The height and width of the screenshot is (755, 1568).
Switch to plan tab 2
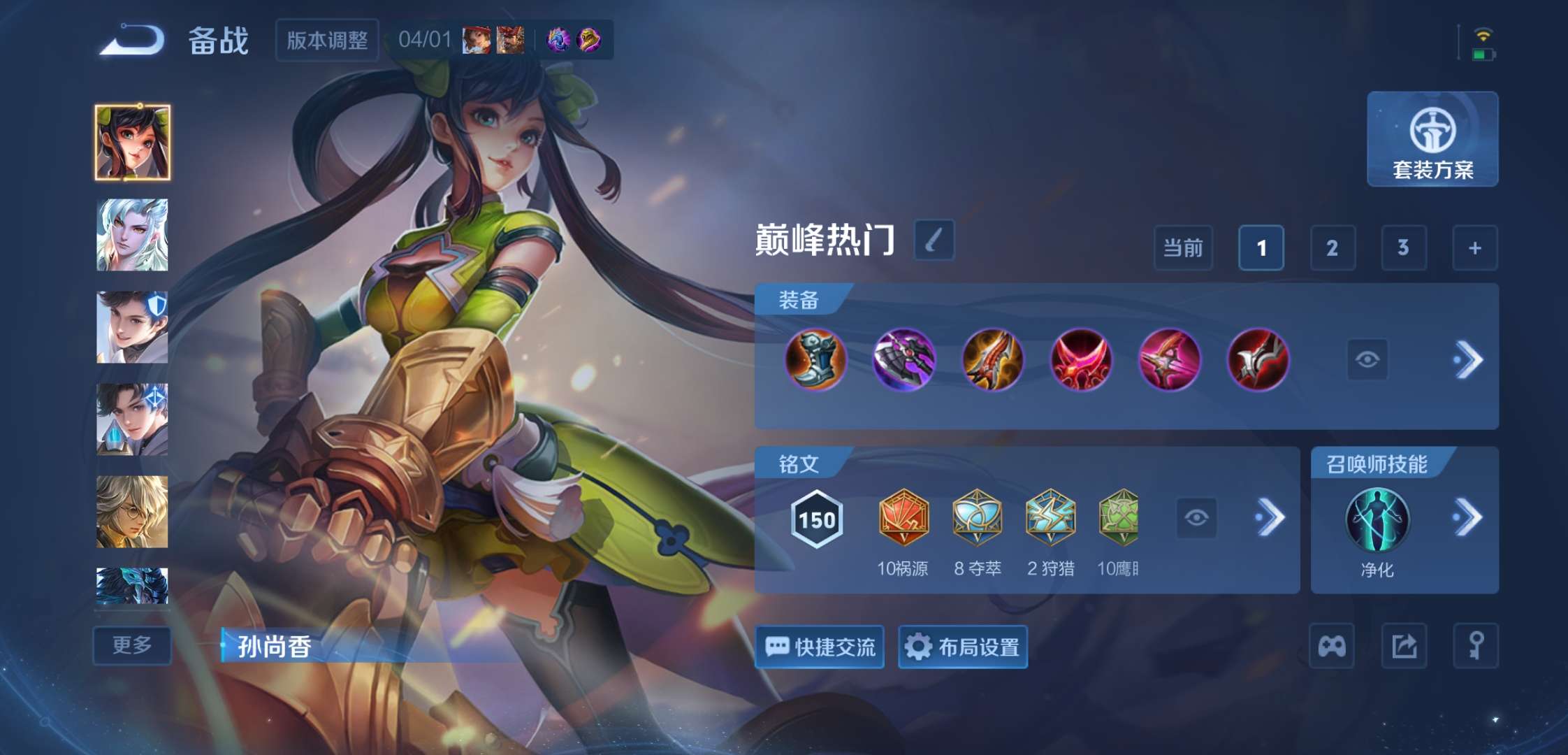click(1332, 249)
